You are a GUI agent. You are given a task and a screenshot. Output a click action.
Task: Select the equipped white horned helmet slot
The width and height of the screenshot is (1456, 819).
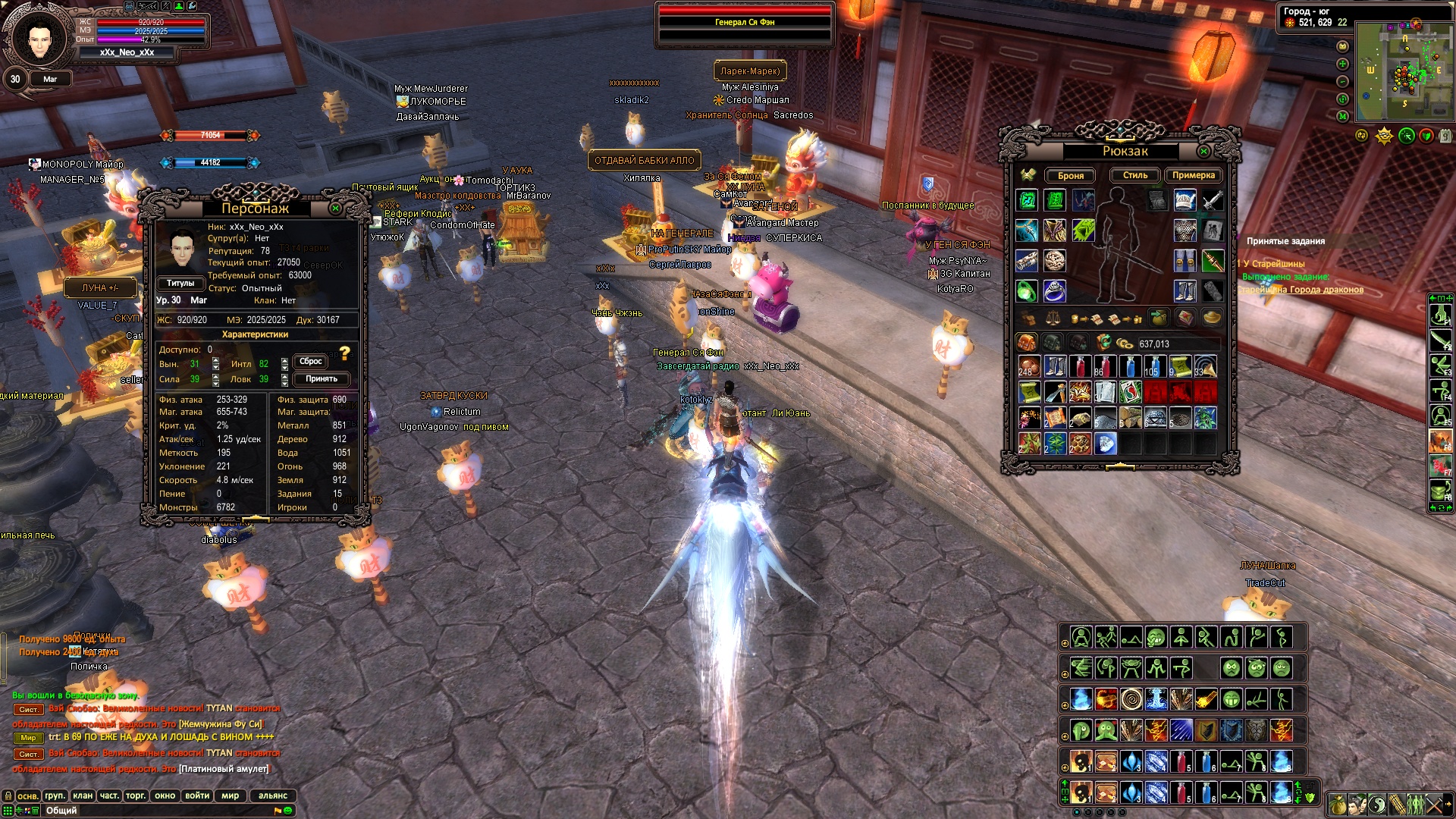coord(1185,200)
